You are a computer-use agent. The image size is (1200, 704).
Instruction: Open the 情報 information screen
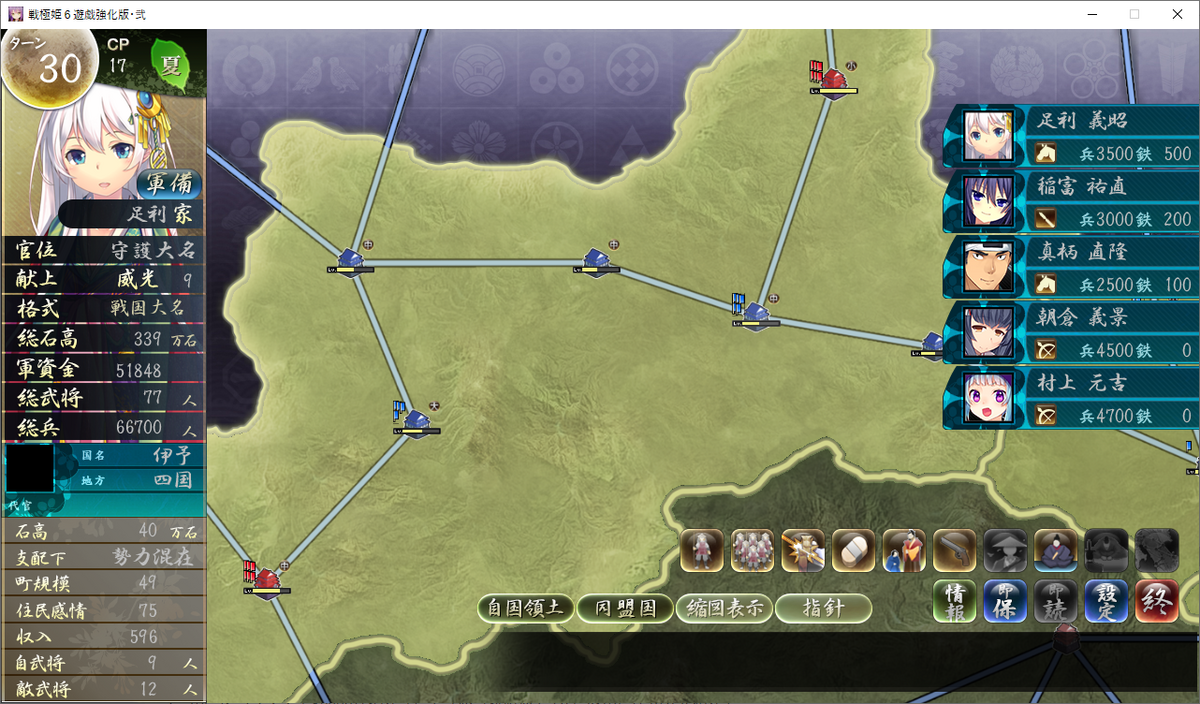coord(955,602)
